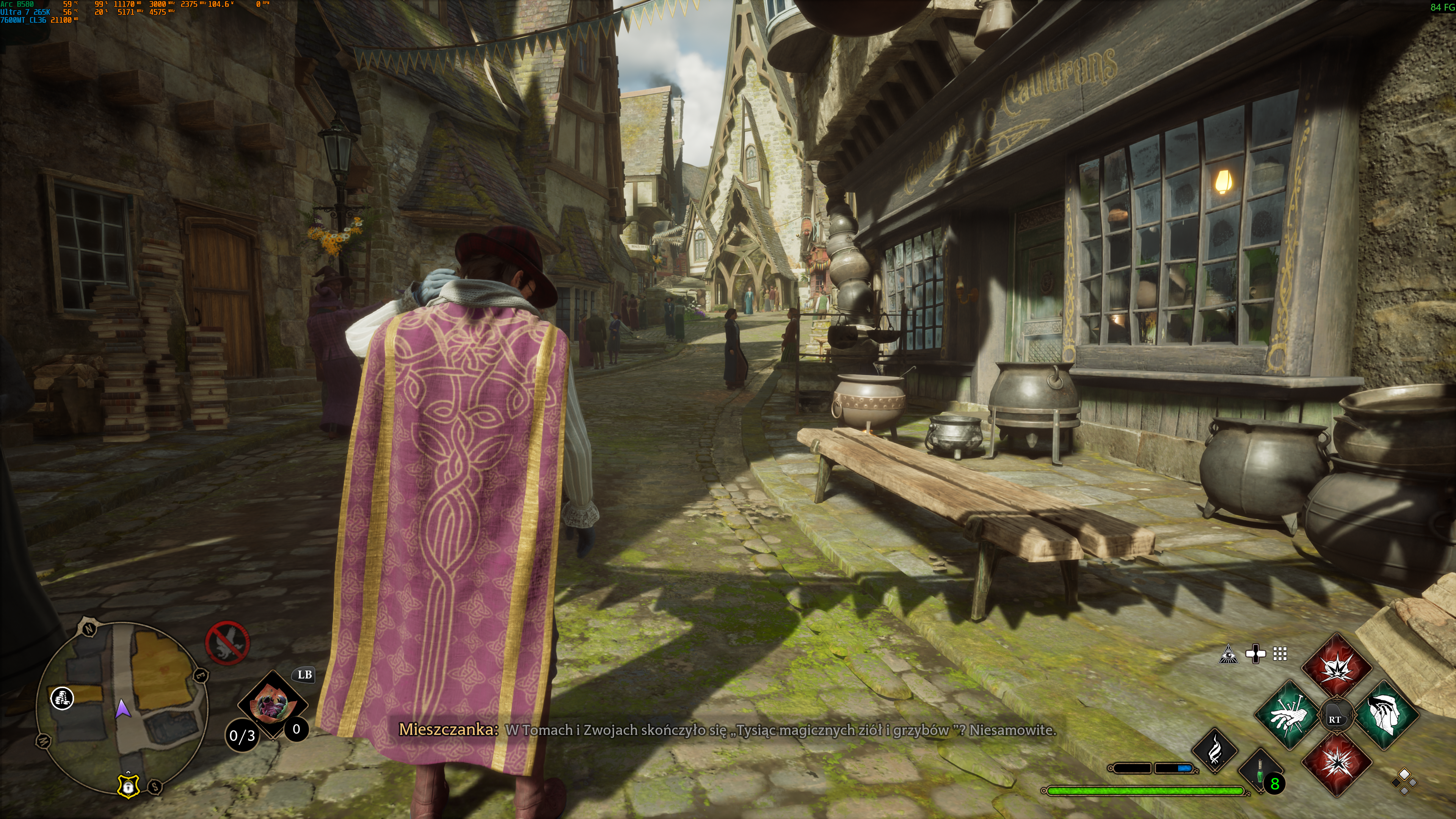Viewport: 1456px width, 819px height.
Task: Click the nine-square grid icon
Action: pyautogui.click(x=1280, y=654)
